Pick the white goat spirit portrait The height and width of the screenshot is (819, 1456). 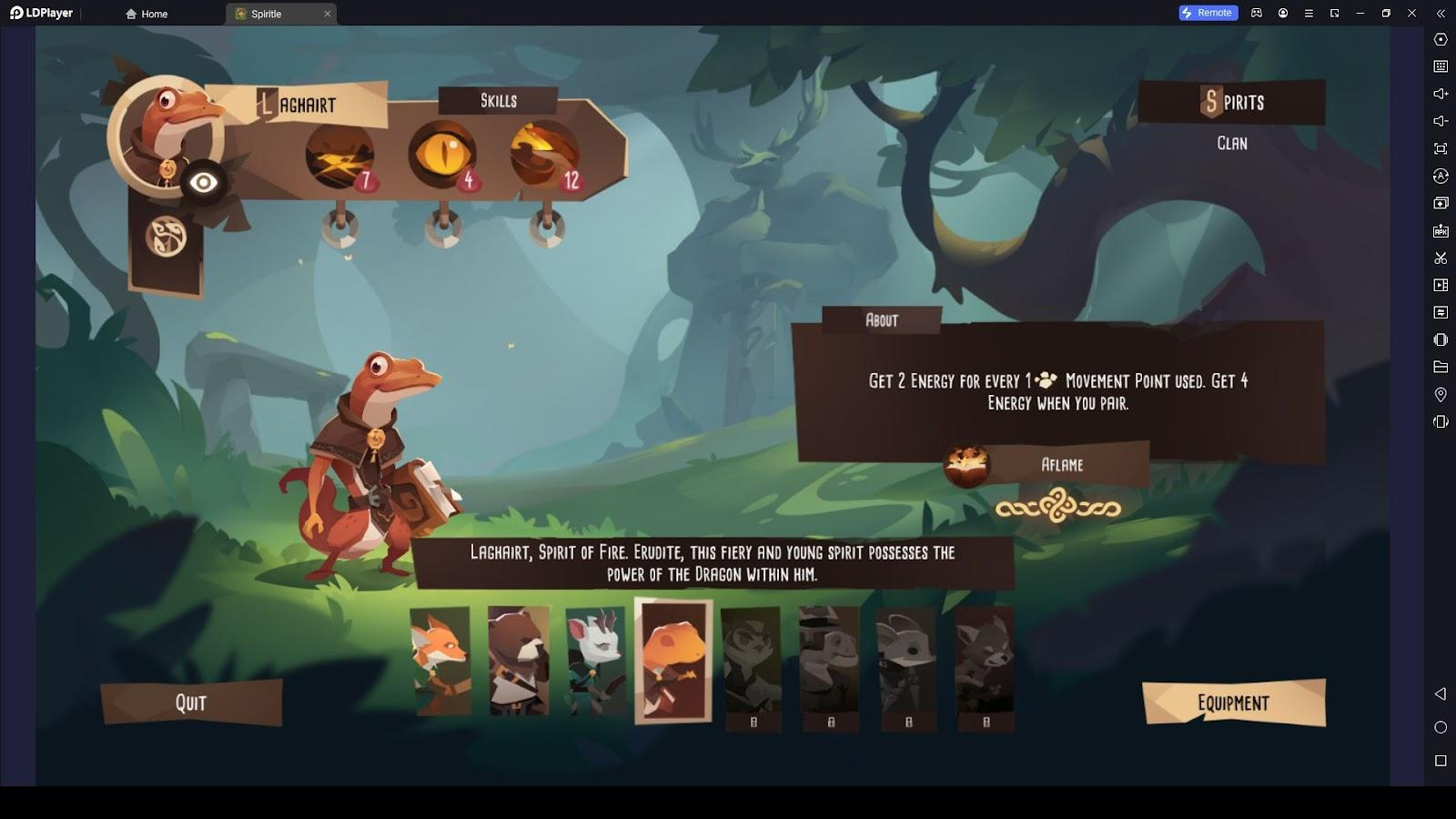click(x=595, y=661)
